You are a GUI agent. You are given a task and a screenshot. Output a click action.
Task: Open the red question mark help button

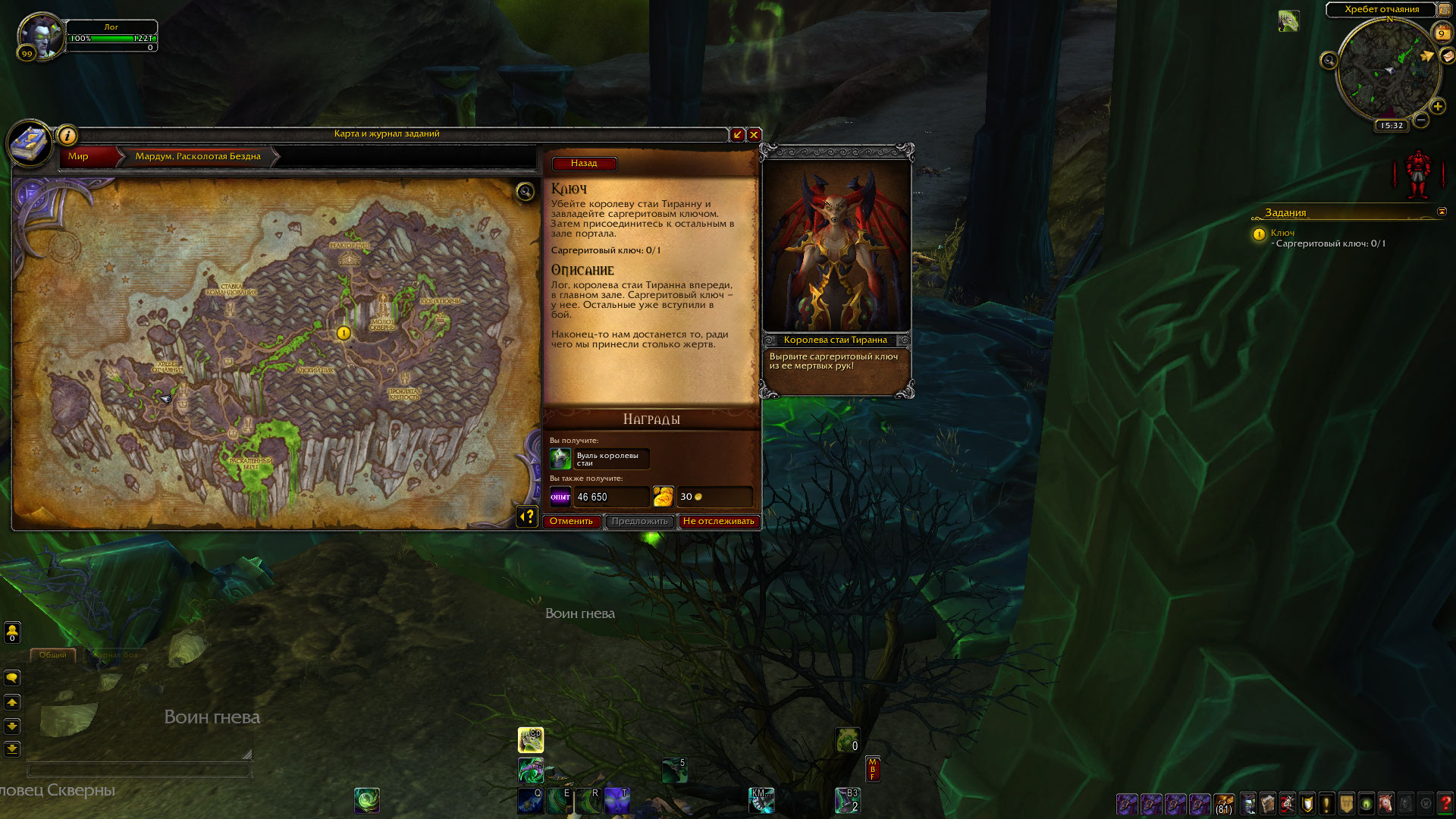click(x=1445, y=803)
